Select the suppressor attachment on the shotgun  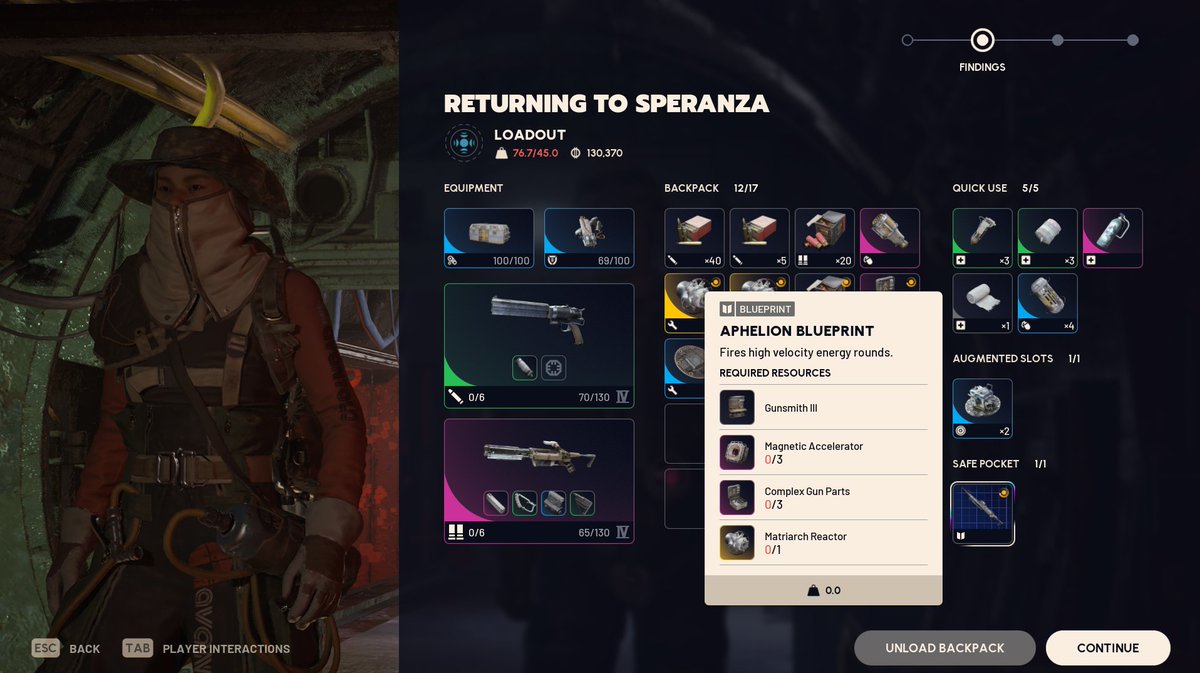tap(497, 503)
